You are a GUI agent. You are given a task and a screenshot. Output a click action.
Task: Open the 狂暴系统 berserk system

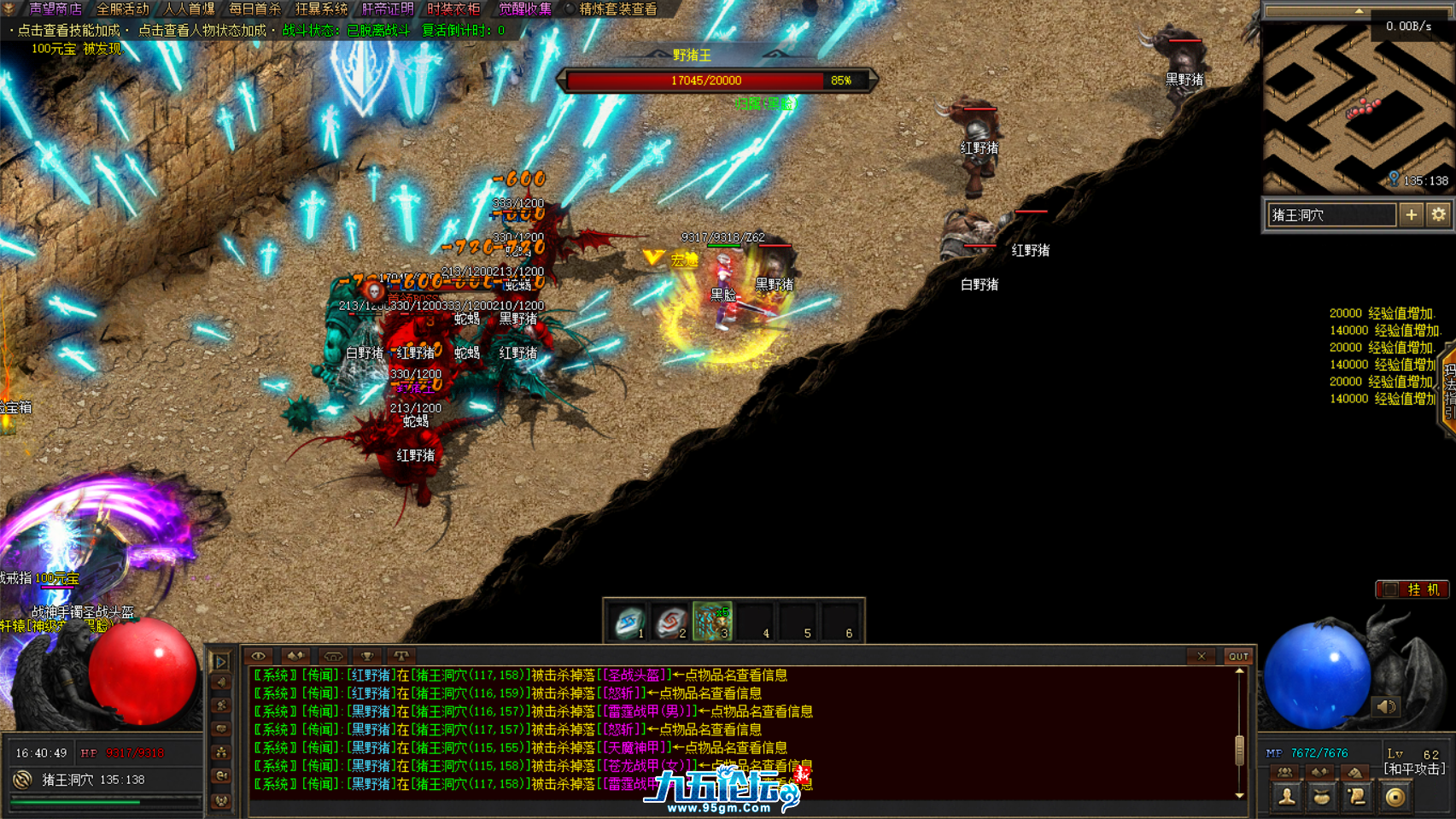pyautogui.click(x=321, y=9)
